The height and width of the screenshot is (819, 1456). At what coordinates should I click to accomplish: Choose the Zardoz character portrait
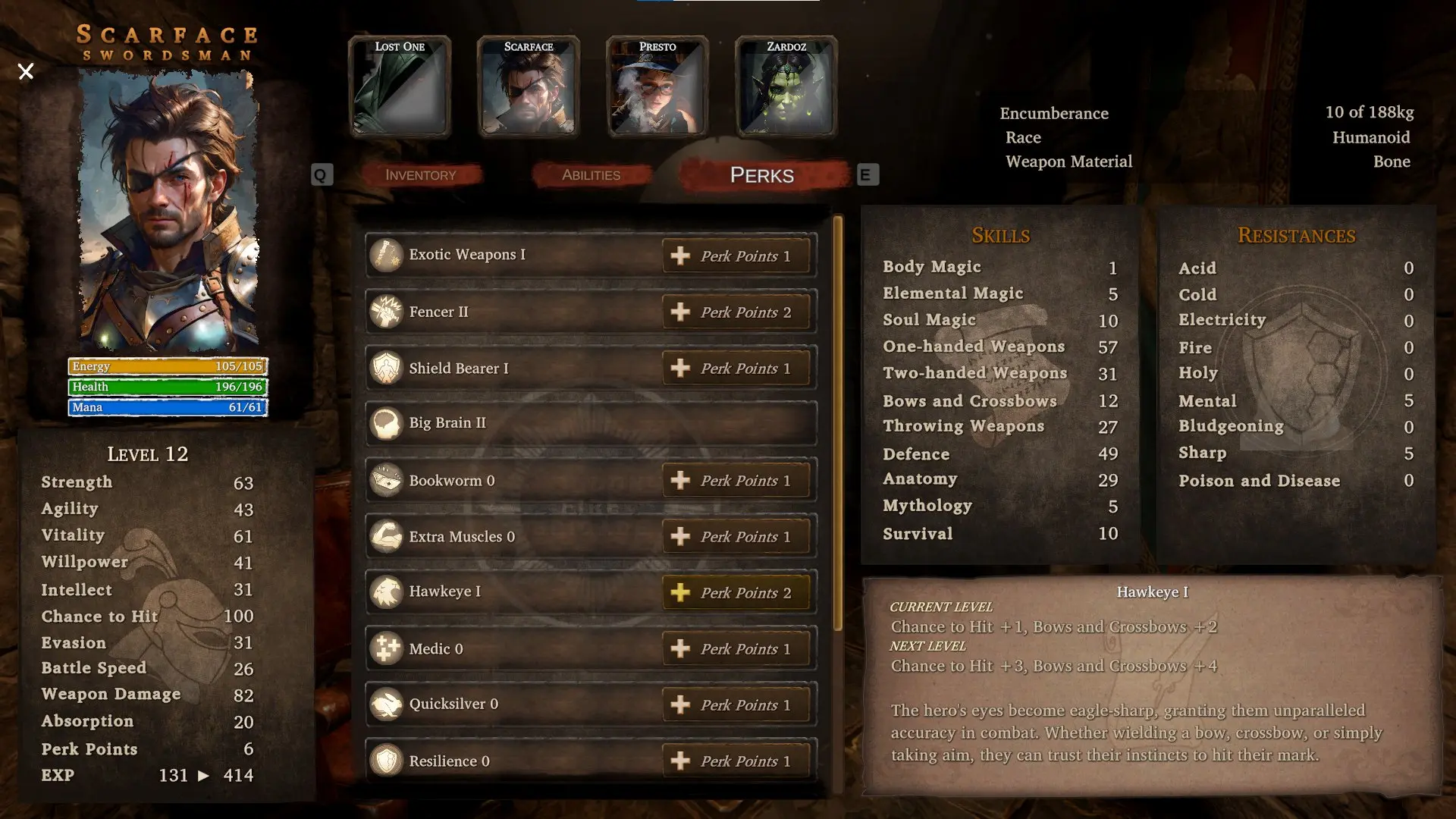786,87
